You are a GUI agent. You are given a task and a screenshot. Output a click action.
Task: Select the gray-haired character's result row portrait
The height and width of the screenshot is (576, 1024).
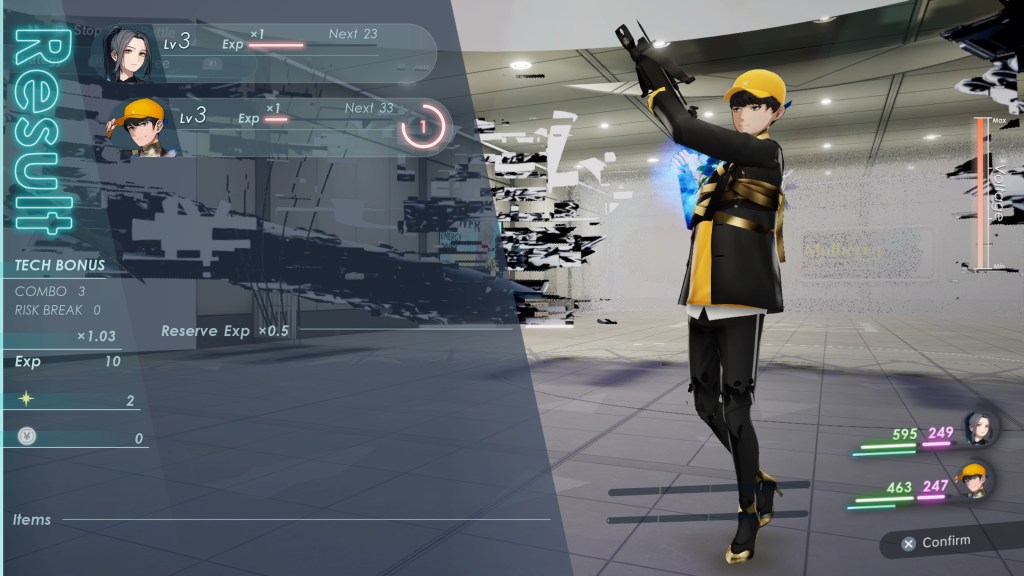(130, 52)
